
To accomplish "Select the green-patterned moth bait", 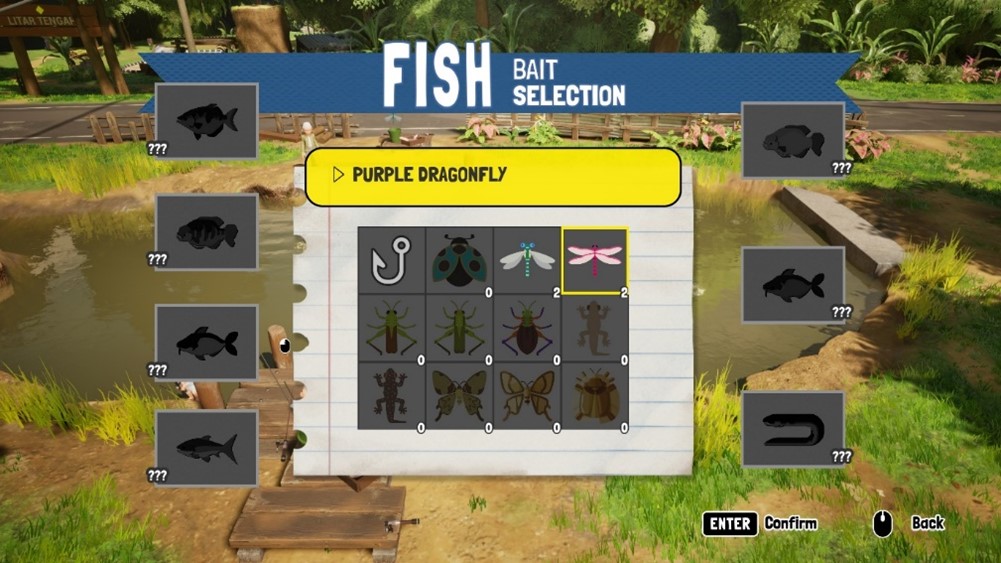I will point(459,396).
